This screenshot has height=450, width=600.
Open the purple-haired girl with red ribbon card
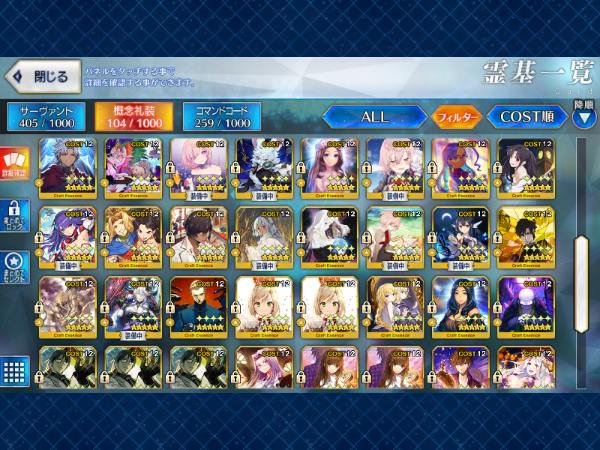pyautogui.click(x=68, y=237)
